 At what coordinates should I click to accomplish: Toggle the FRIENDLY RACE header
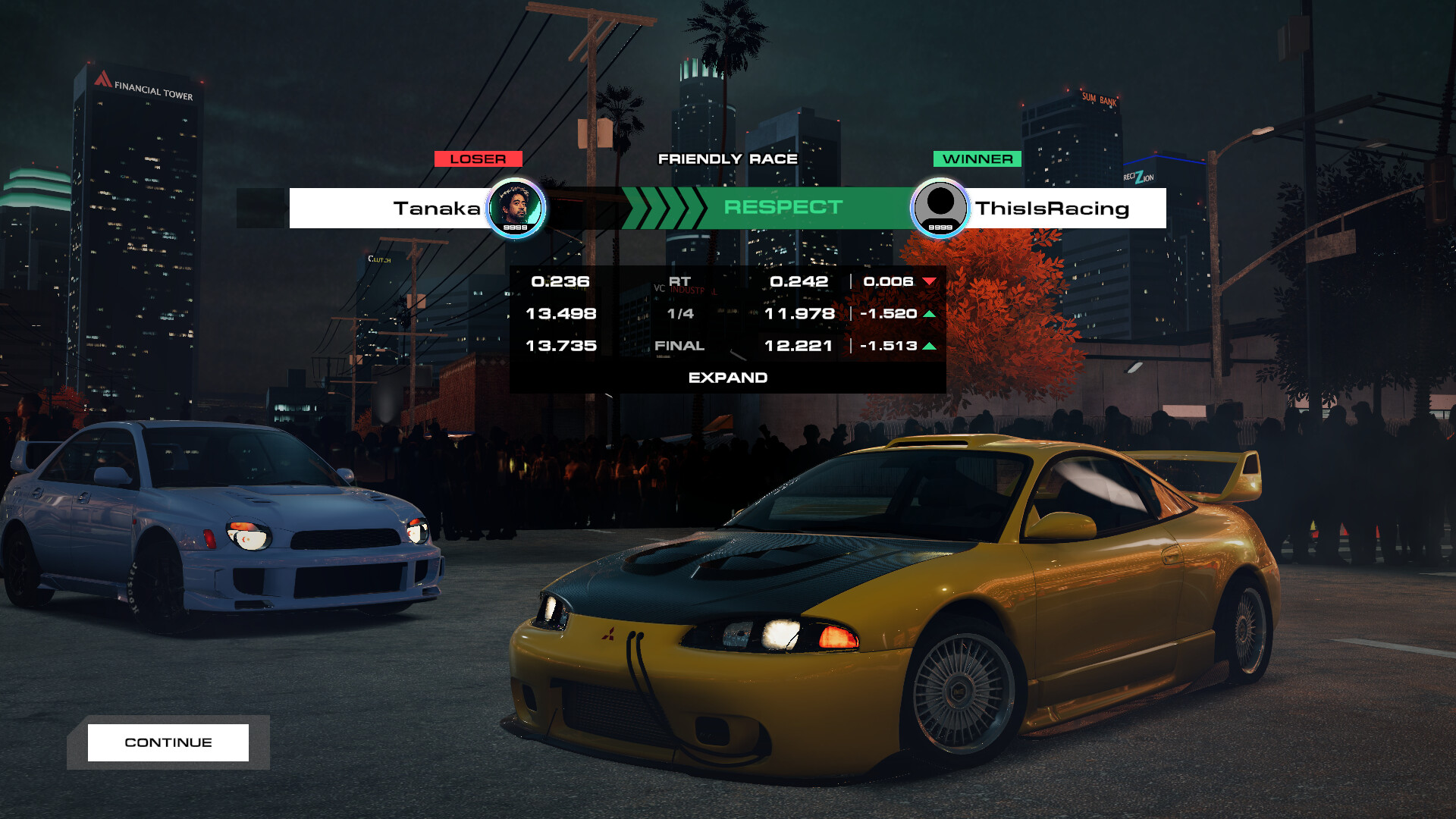[x=728, y=158]
